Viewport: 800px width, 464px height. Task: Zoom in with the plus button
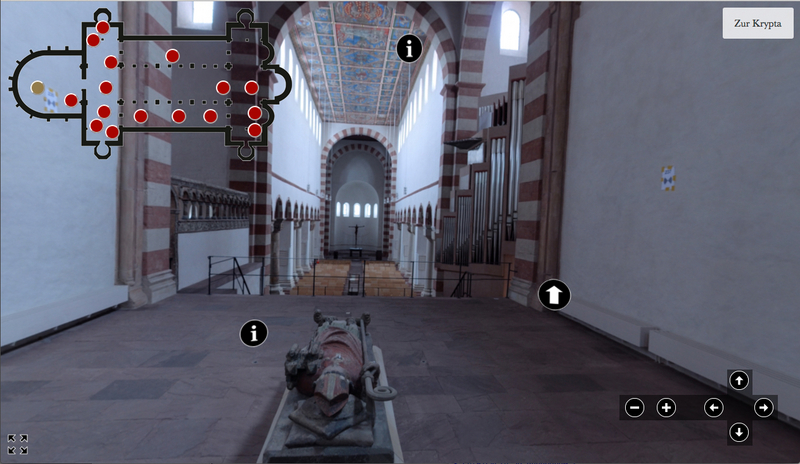[666, 407]
